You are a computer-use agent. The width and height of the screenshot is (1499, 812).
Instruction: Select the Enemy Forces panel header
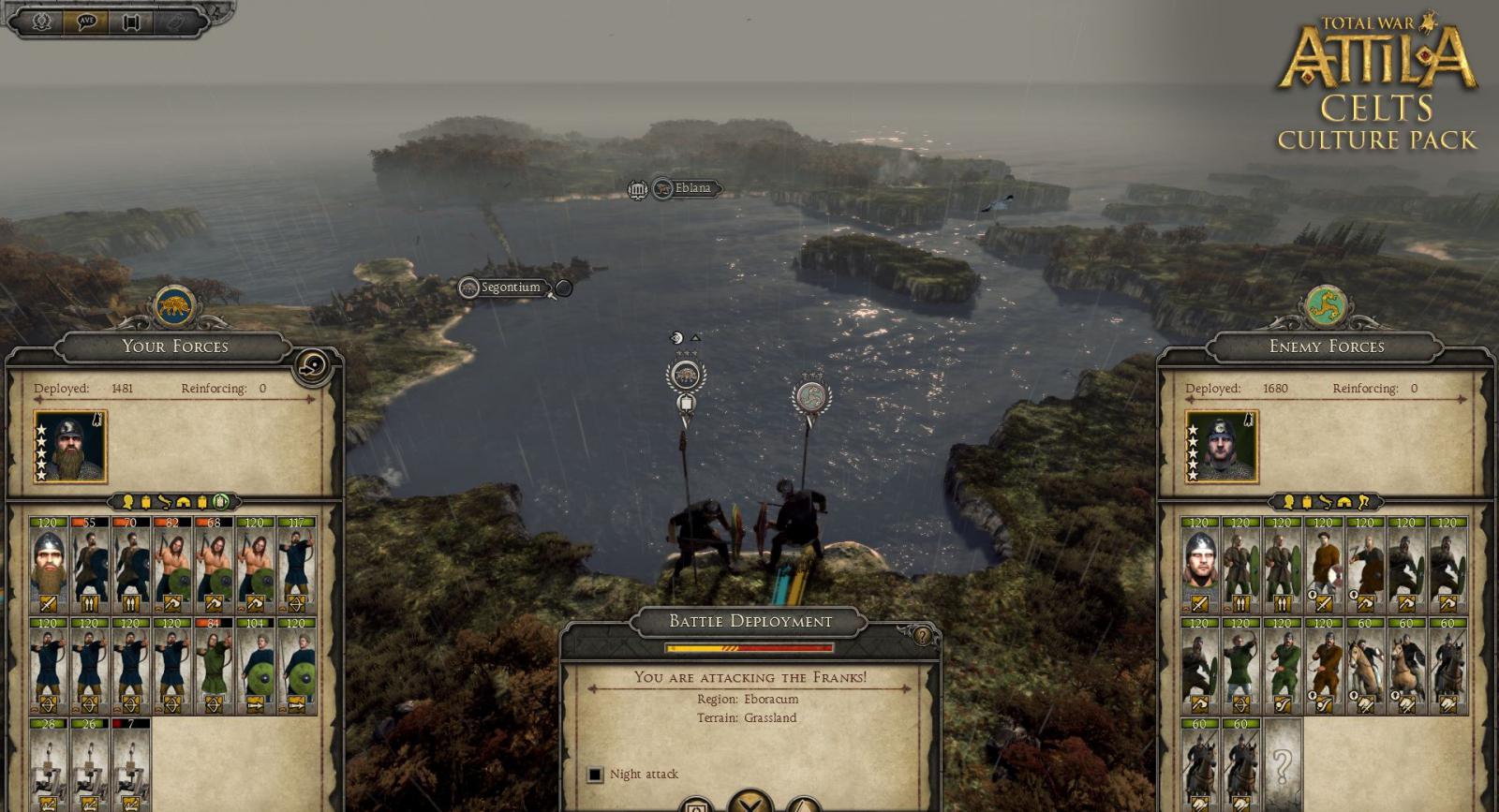[x=1323, y=347]
